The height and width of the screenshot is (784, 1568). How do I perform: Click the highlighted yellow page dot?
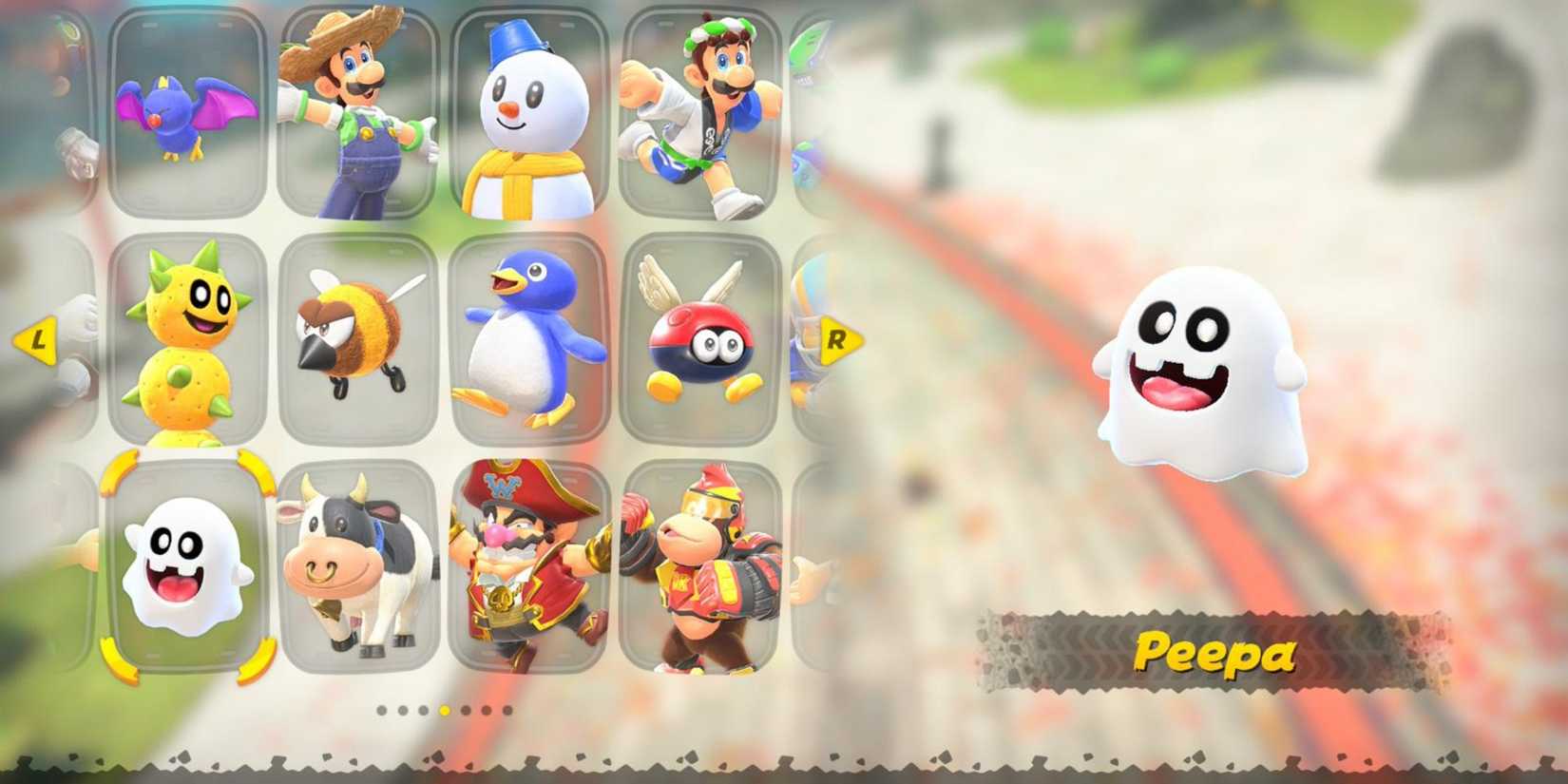(x=445, y=710)
